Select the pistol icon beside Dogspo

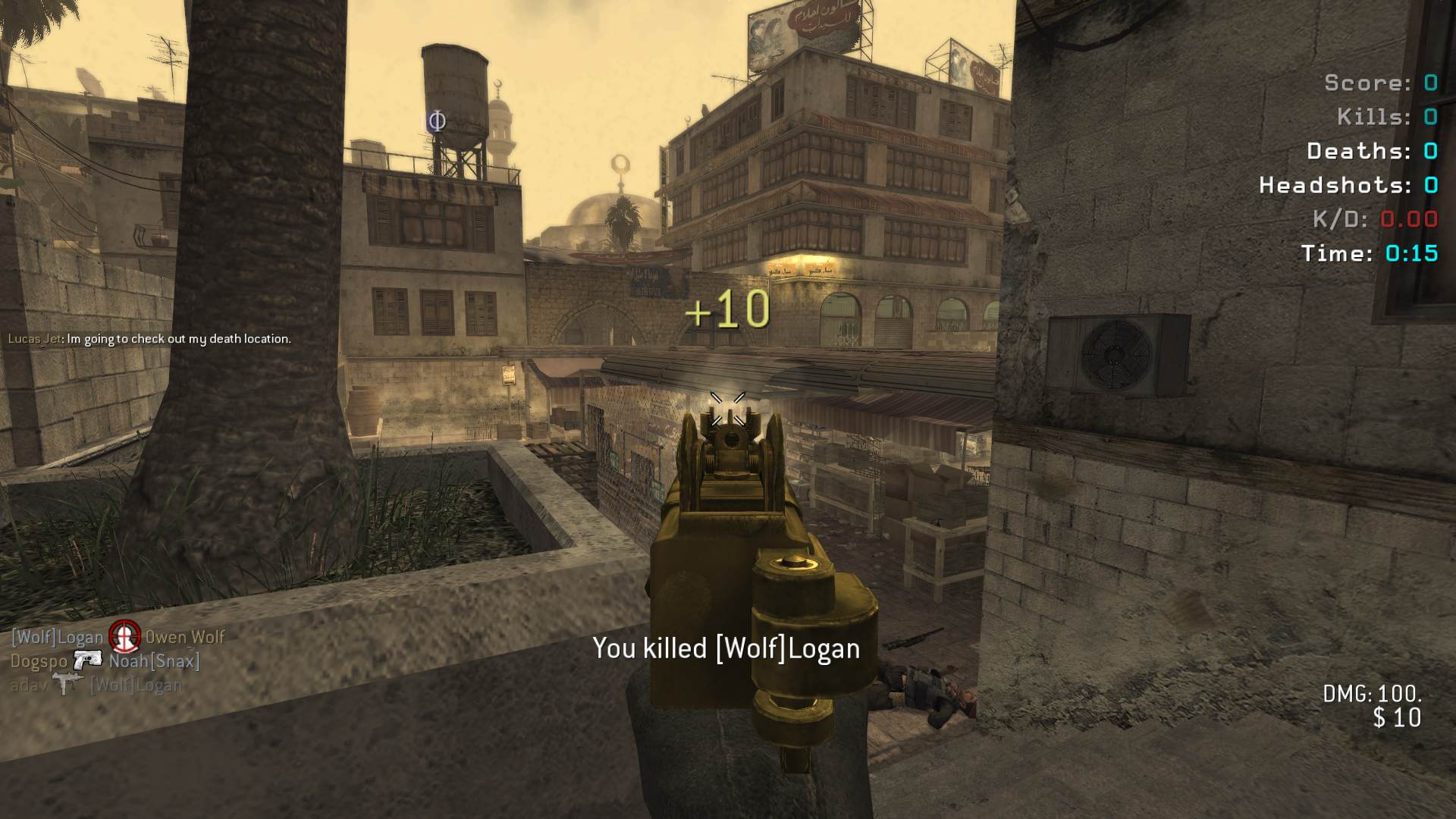(88, 661)
